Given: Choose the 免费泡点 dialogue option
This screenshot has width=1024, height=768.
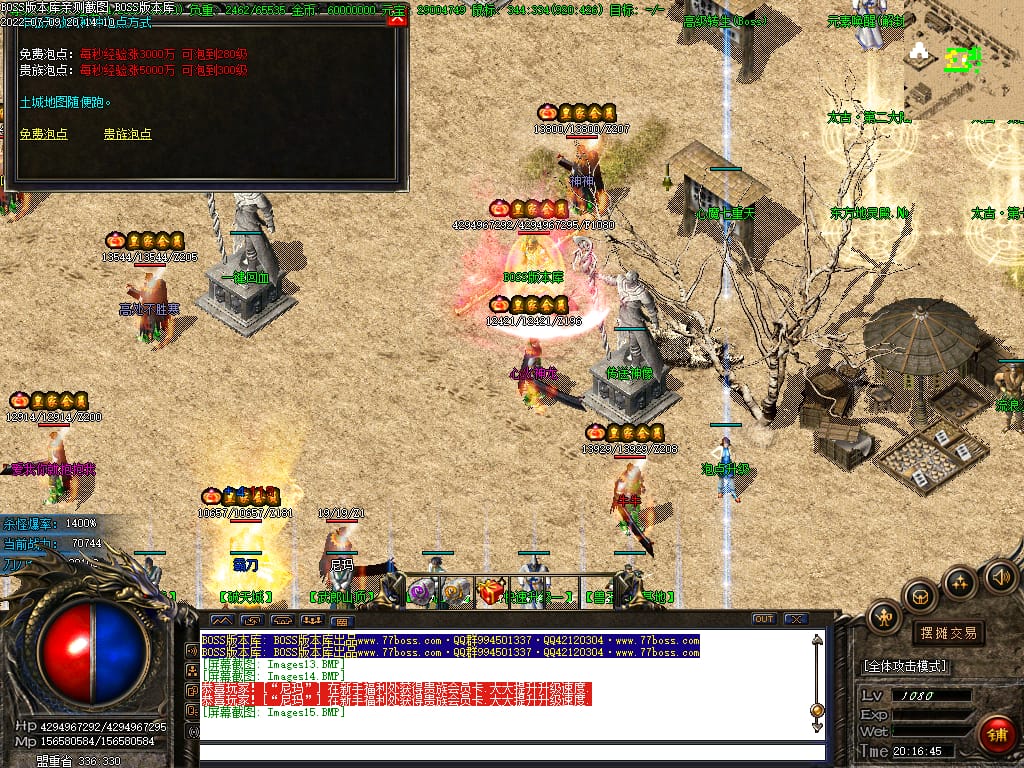Looking at the screenshot, I should pos(44,134).
